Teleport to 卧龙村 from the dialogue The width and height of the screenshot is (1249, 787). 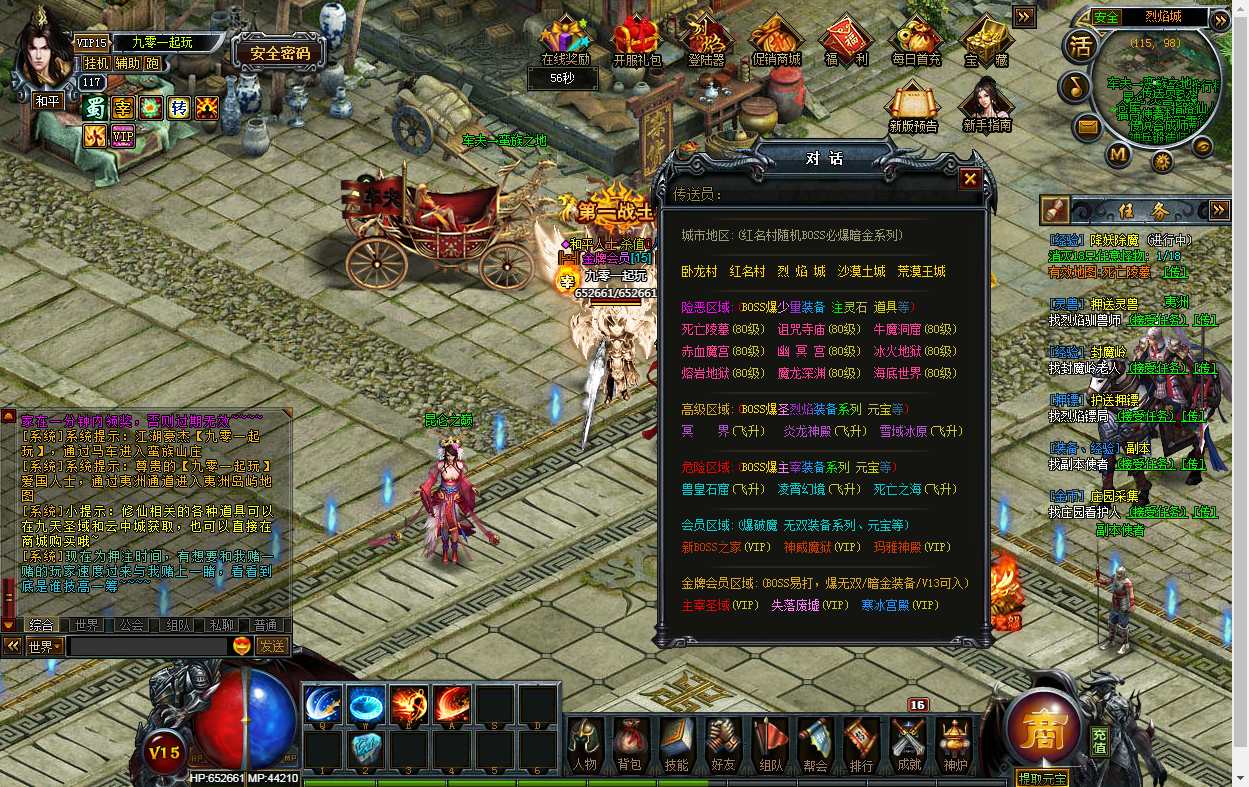tap(699, 271)
